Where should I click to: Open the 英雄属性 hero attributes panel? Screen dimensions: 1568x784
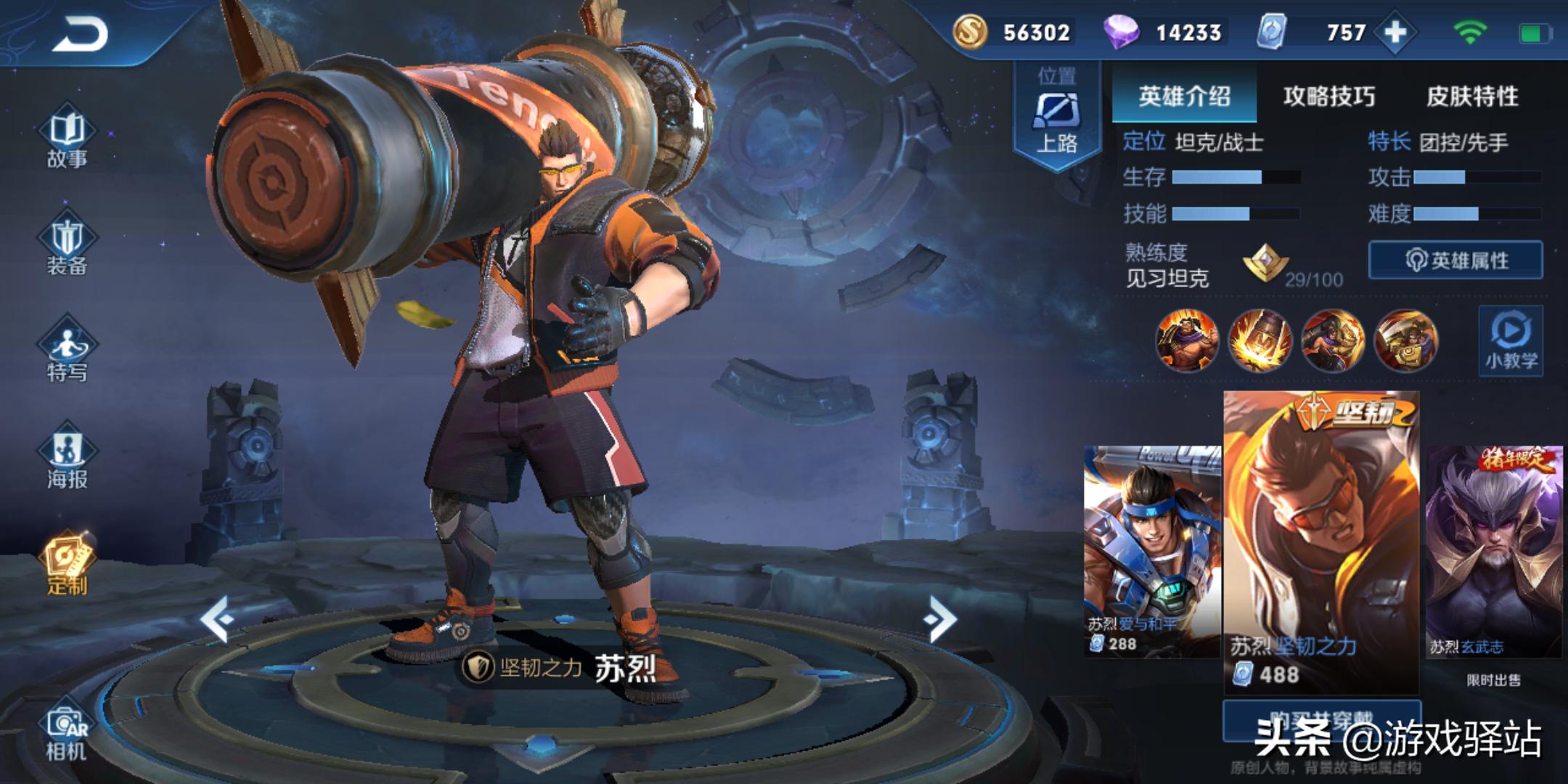[x=1455, y=260]
